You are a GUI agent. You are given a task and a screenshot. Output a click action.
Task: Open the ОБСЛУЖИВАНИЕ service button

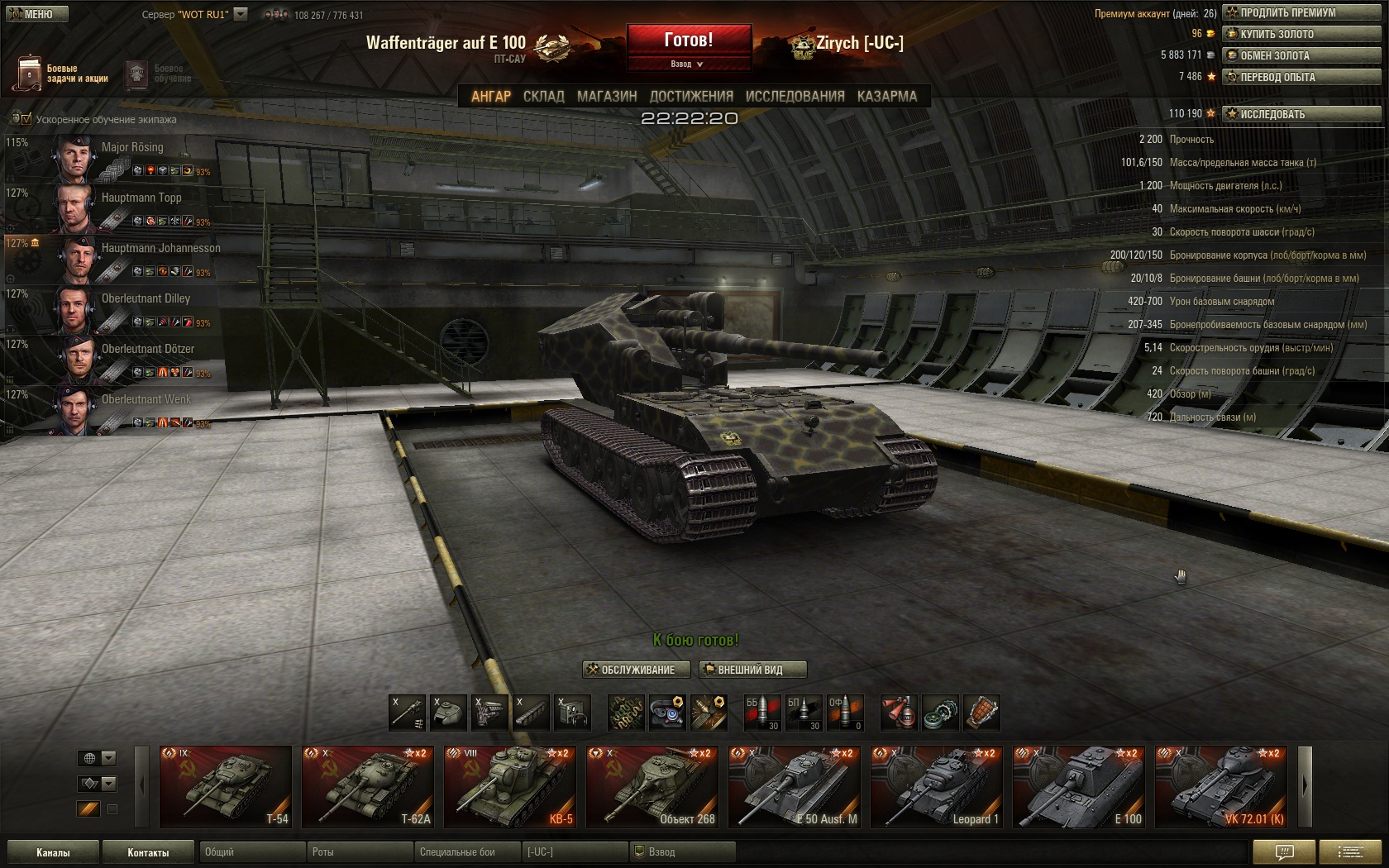tap(637, 670)
